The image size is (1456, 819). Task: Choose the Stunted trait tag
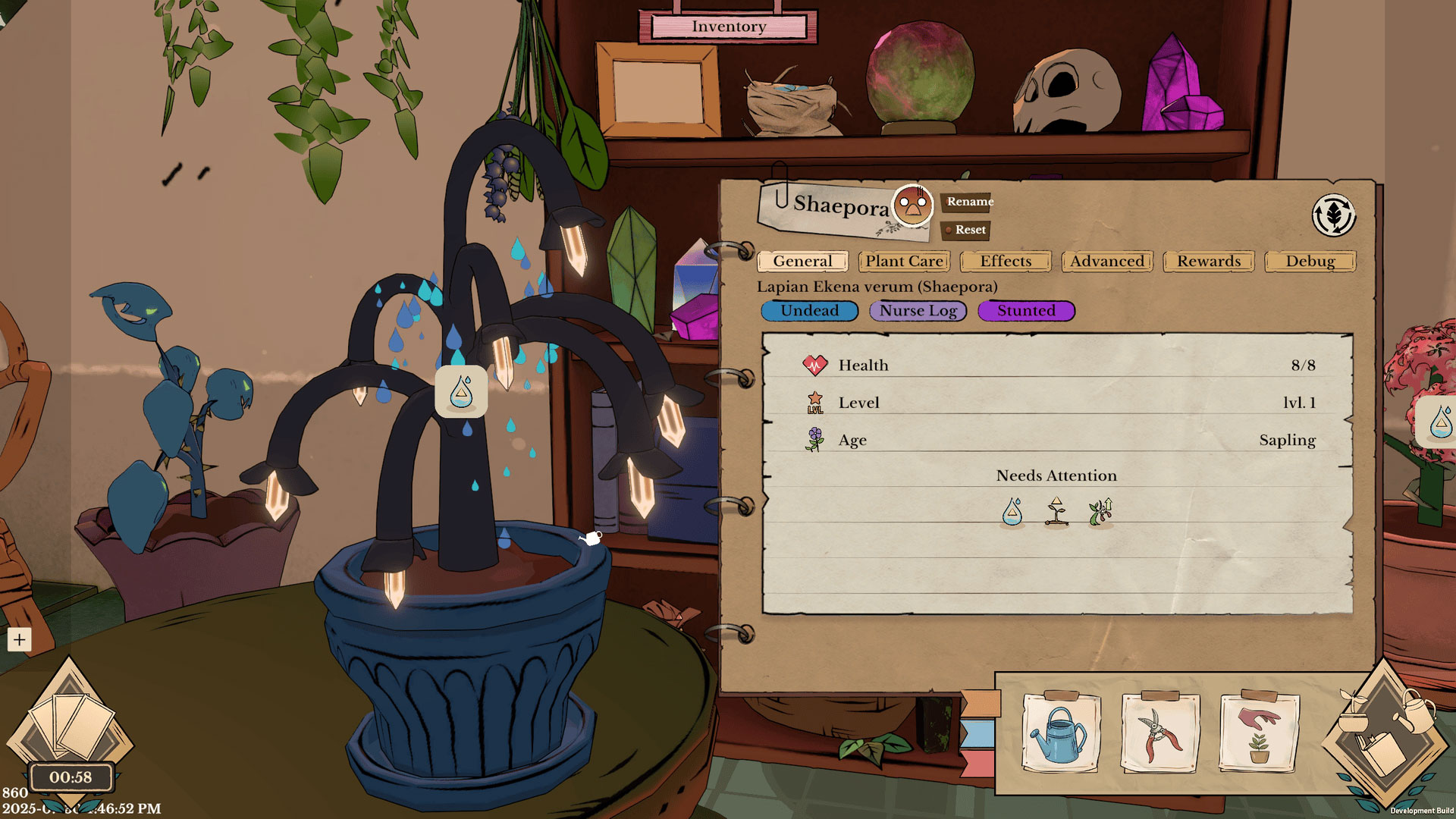(x=1026, y=311)
